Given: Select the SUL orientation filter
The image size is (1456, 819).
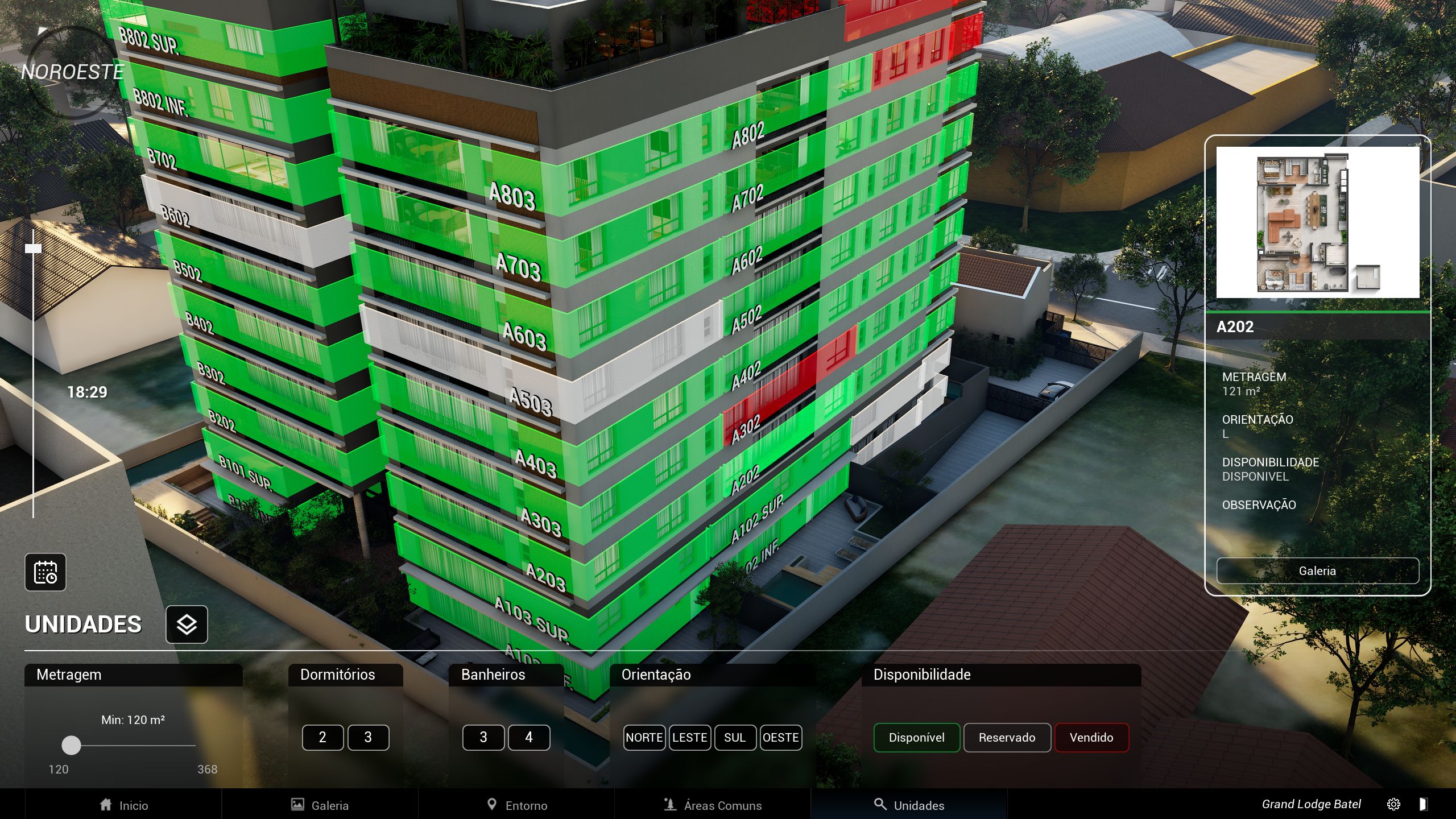Looking at the screenshot, I should coord(735,738).
